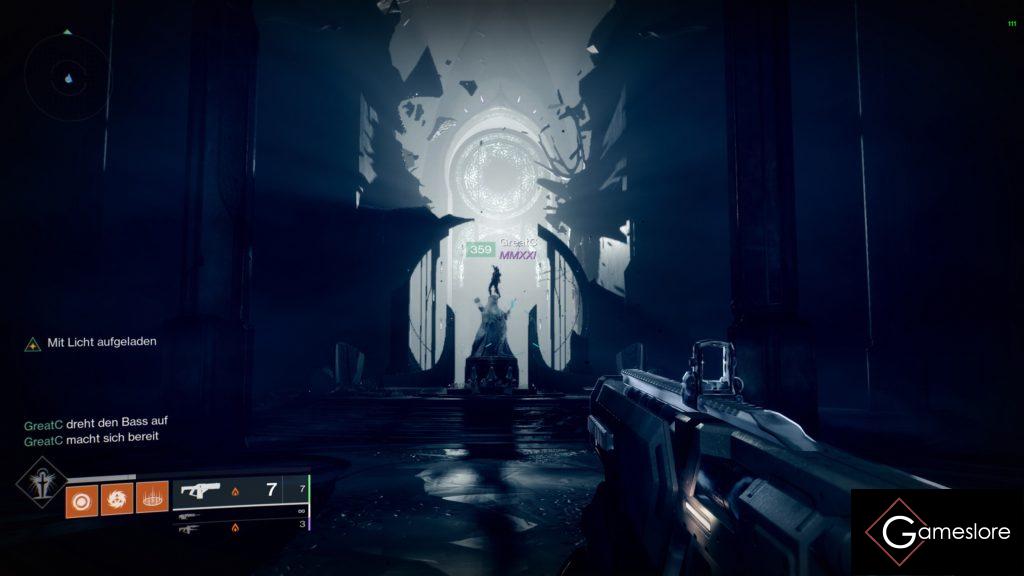Use the swirling flame melee ability icon
The width and height of the screenshot is (1024, 576).
click(x=116, y=497)
